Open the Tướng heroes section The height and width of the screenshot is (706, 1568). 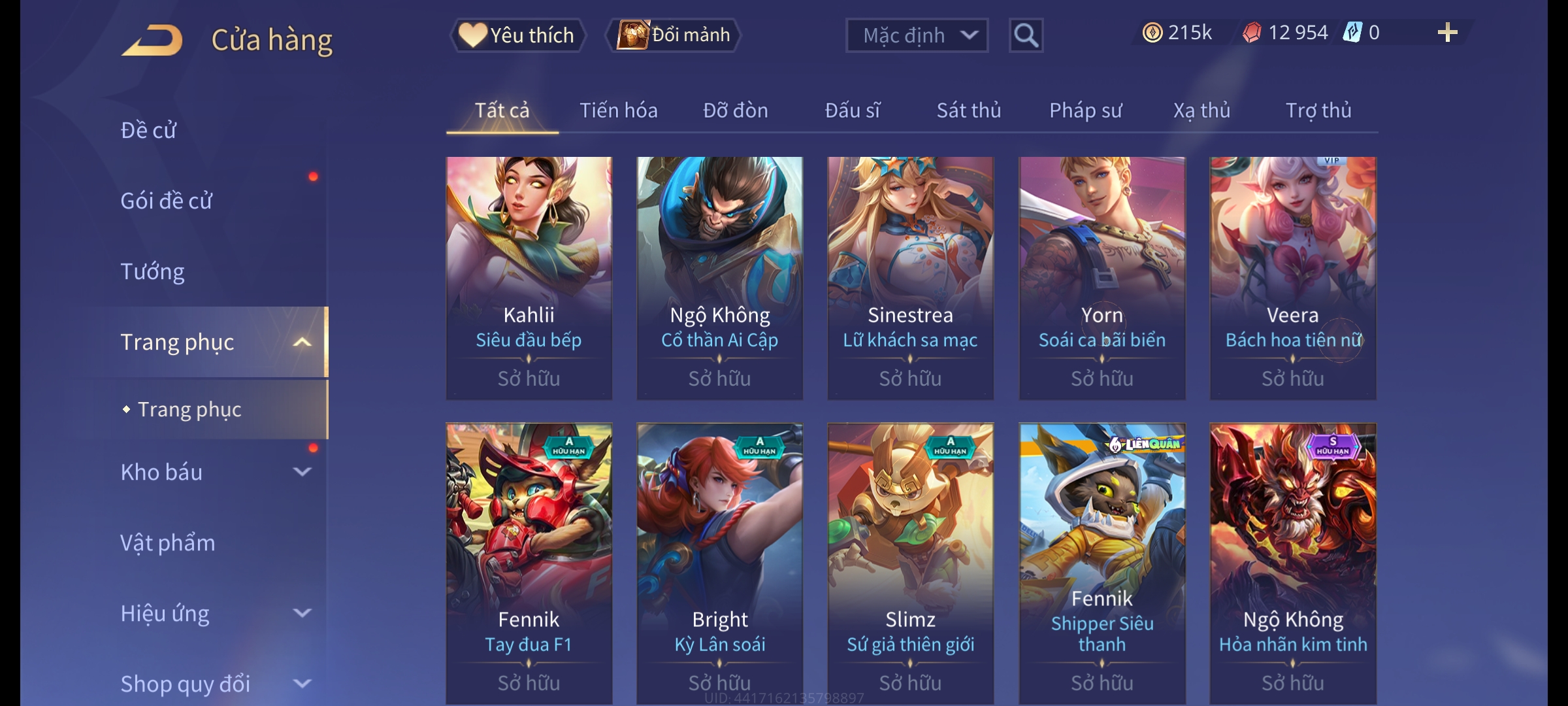pos(152,271)
